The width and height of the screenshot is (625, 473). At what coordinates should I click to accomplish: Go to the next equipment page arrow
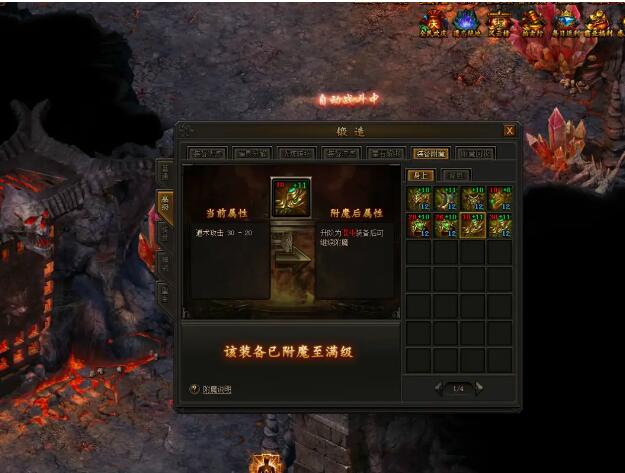click(x=479, y=388)
